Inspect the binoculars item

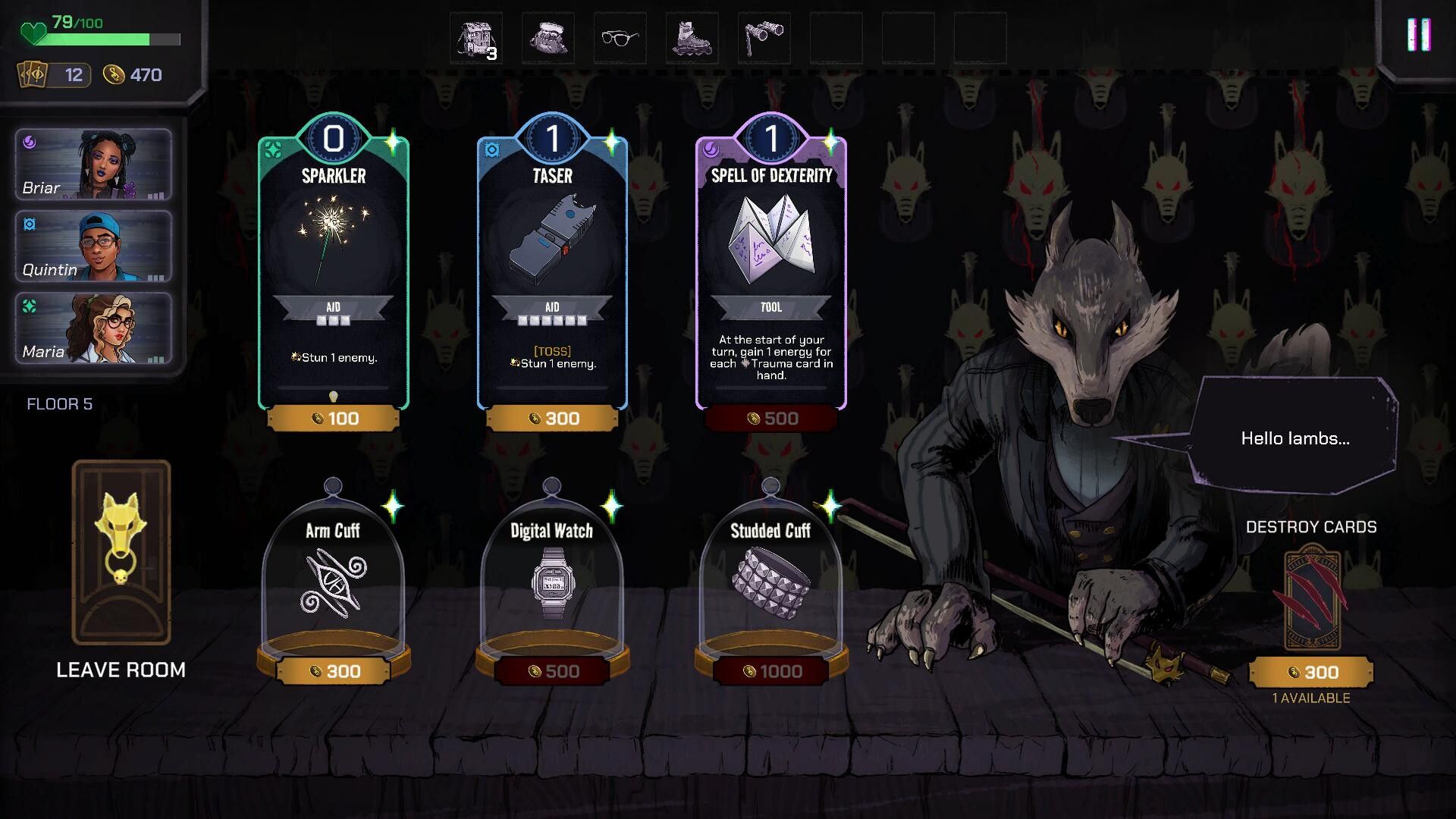click(x=764, y=38)
